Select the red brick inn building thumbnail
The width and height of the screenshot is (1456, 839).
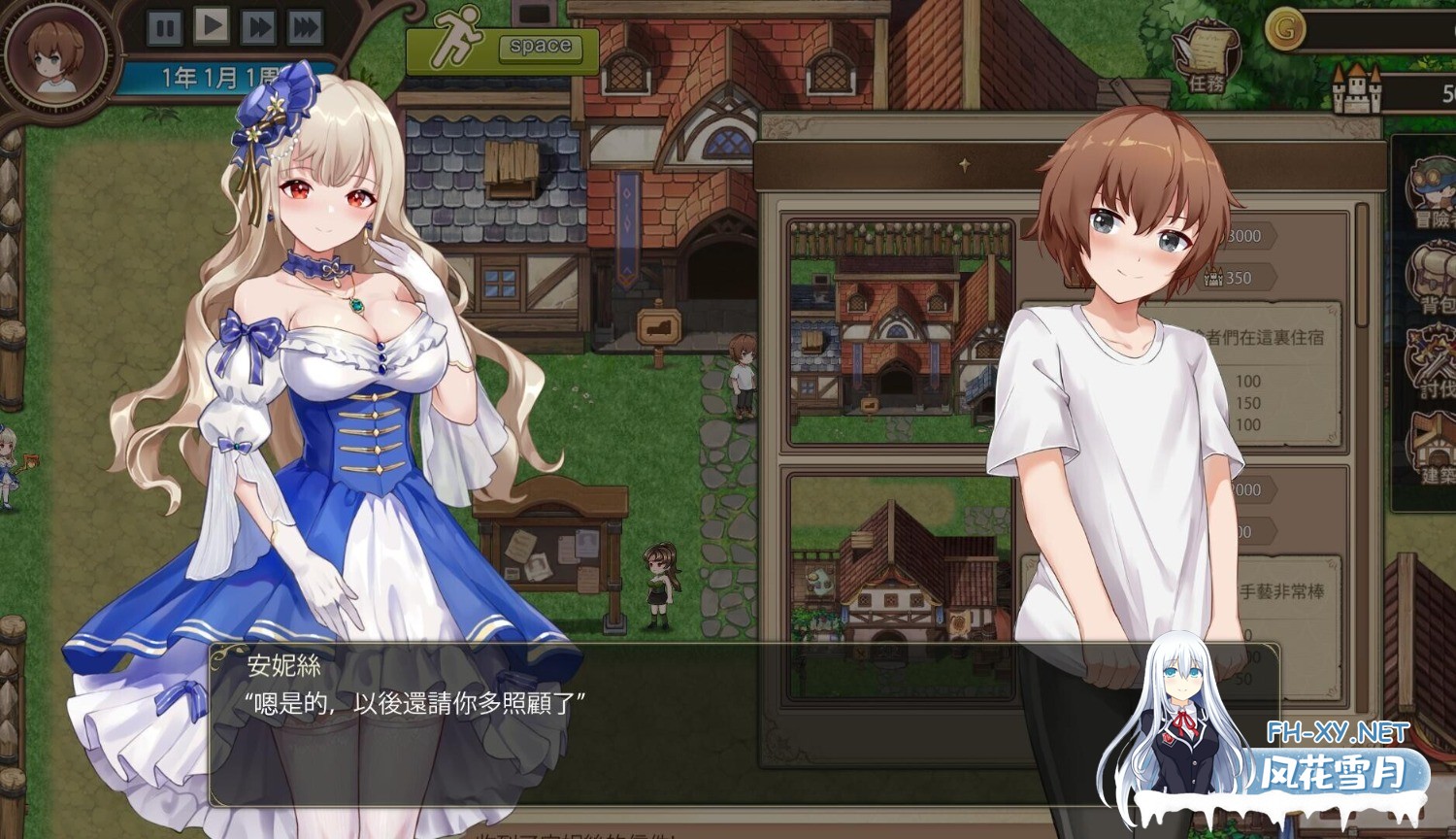(899, 332)
